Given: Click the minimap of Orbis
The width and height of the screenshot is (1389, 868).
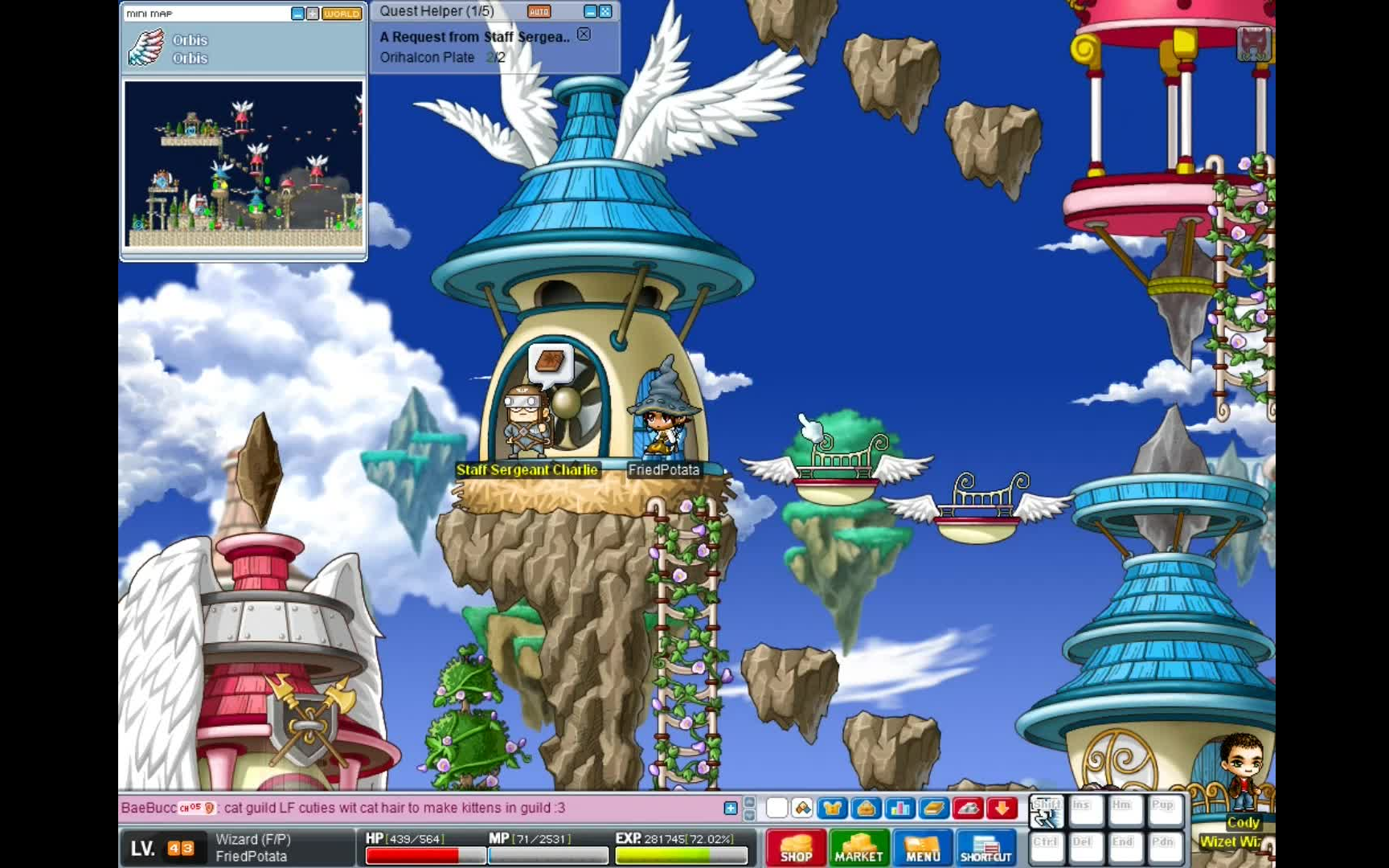Looking at the screenshot, I should tap(244, 164).
